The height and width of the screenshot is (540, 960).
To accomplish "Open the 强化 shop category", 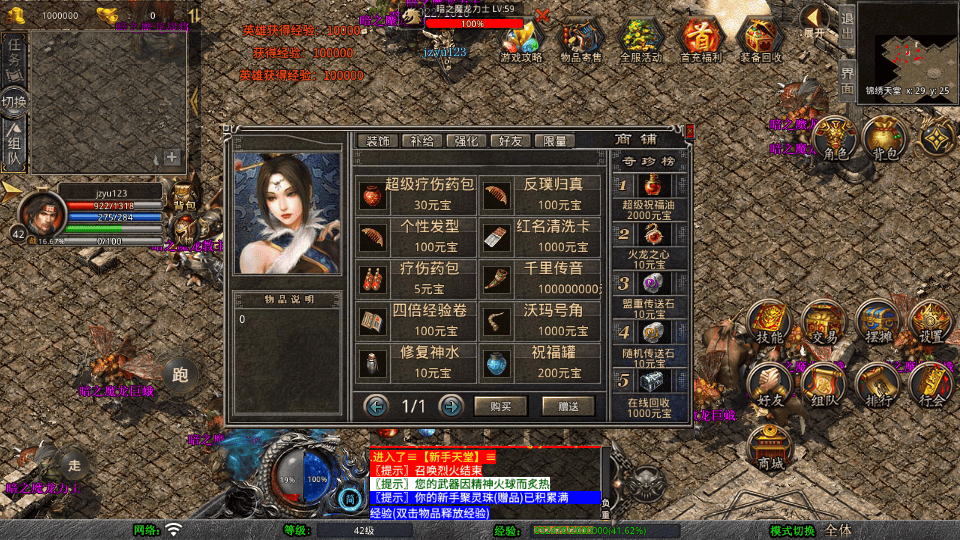I will click(468, 141).
